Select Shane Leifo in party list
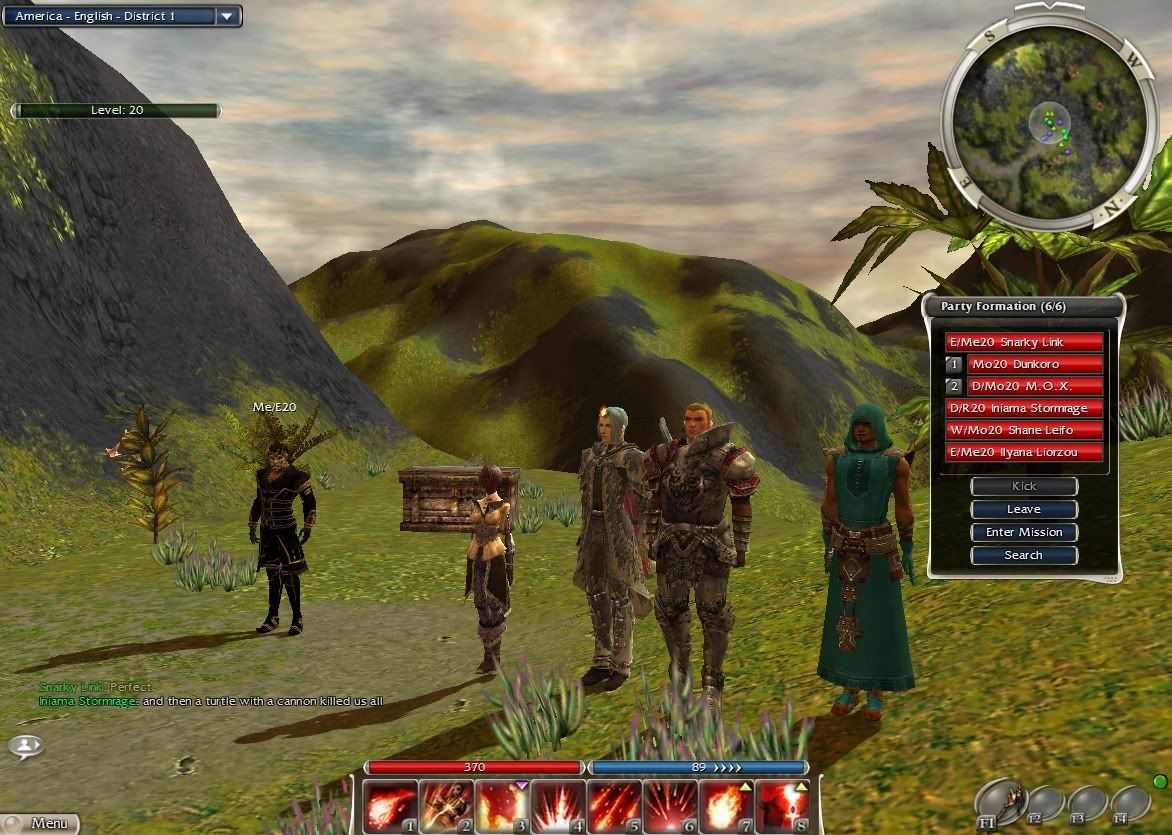The image size is (1172, 835). pos(1023,430)
